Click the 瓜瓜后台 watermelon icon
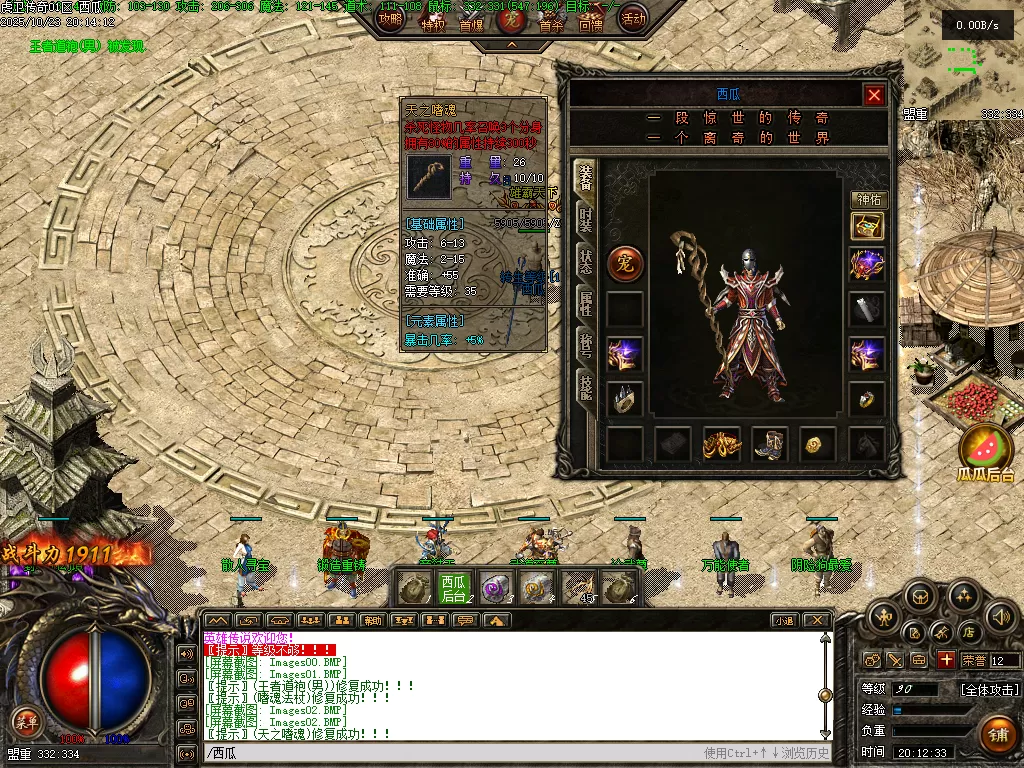Image resolution: width=1024 pixels, height=768 pixels. tap(986, 452)
